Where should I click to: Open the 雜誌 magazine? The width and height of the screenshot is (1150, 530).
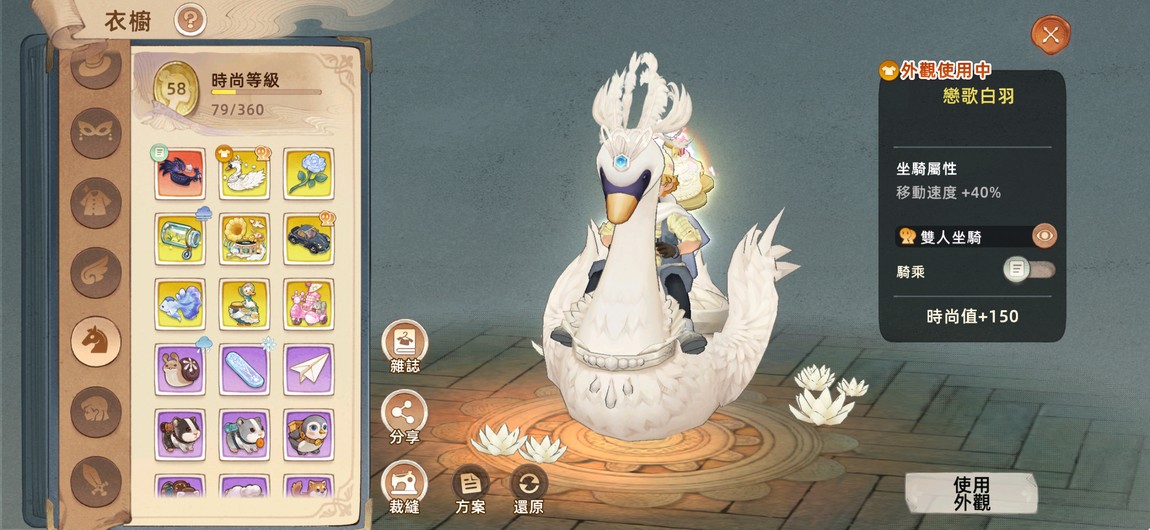point(405,344)
